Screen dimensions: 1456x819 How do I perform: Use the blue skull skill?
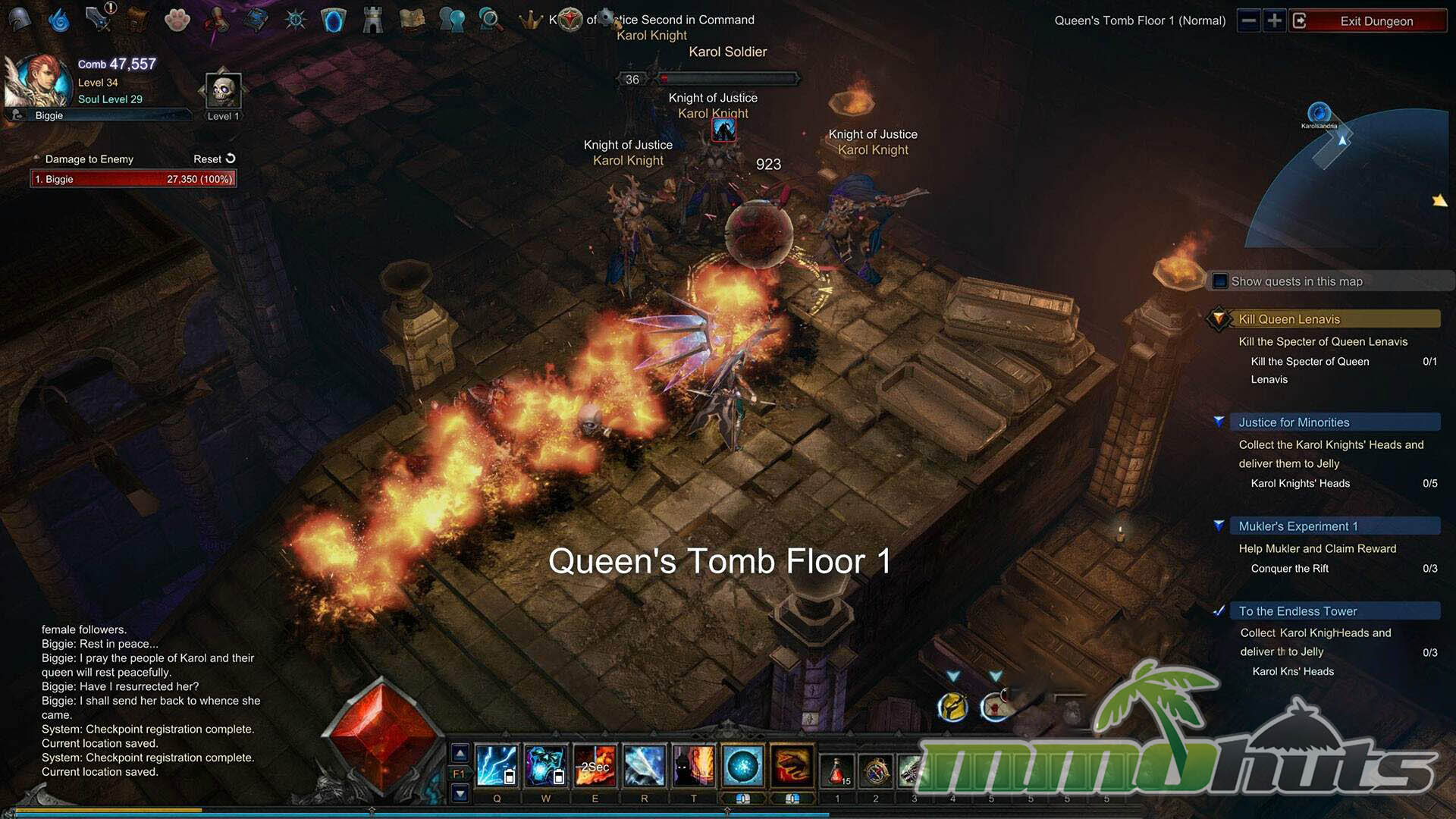(545, 766)
